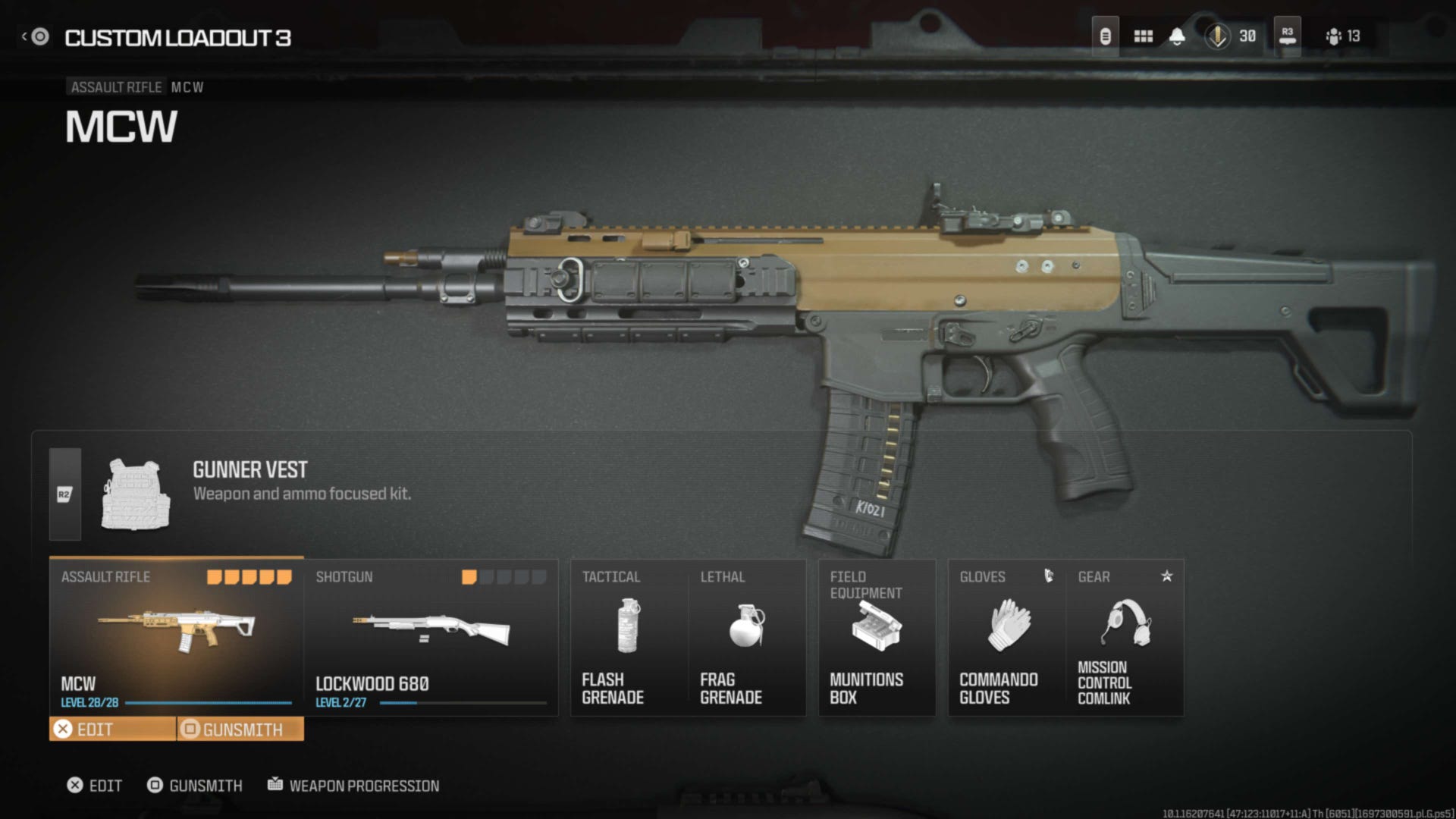1456x819 pixels.
Task: Click the gloves icon beside the Gloves label
Action: tap(1050, 576)
